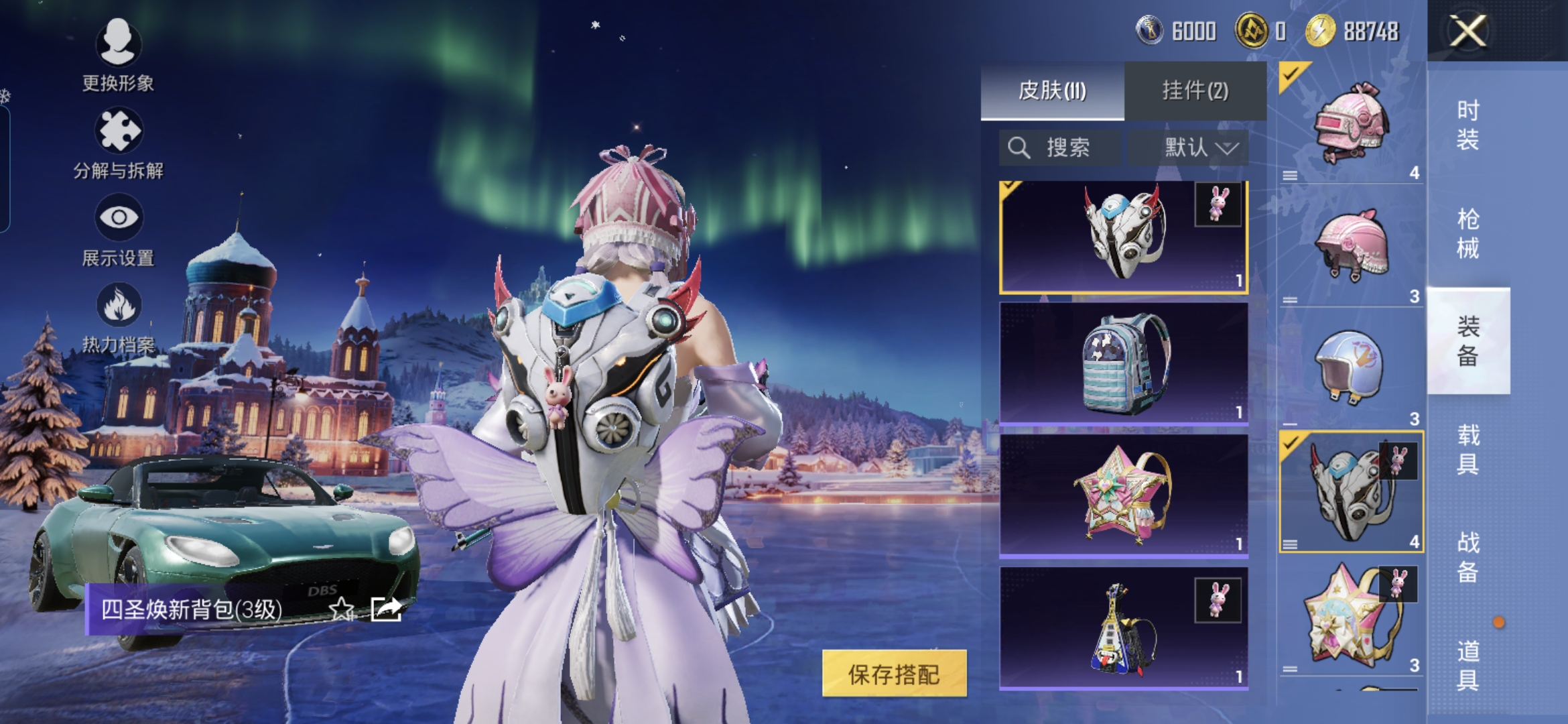Select the white mecha backpack skin

click(1123, 237)
